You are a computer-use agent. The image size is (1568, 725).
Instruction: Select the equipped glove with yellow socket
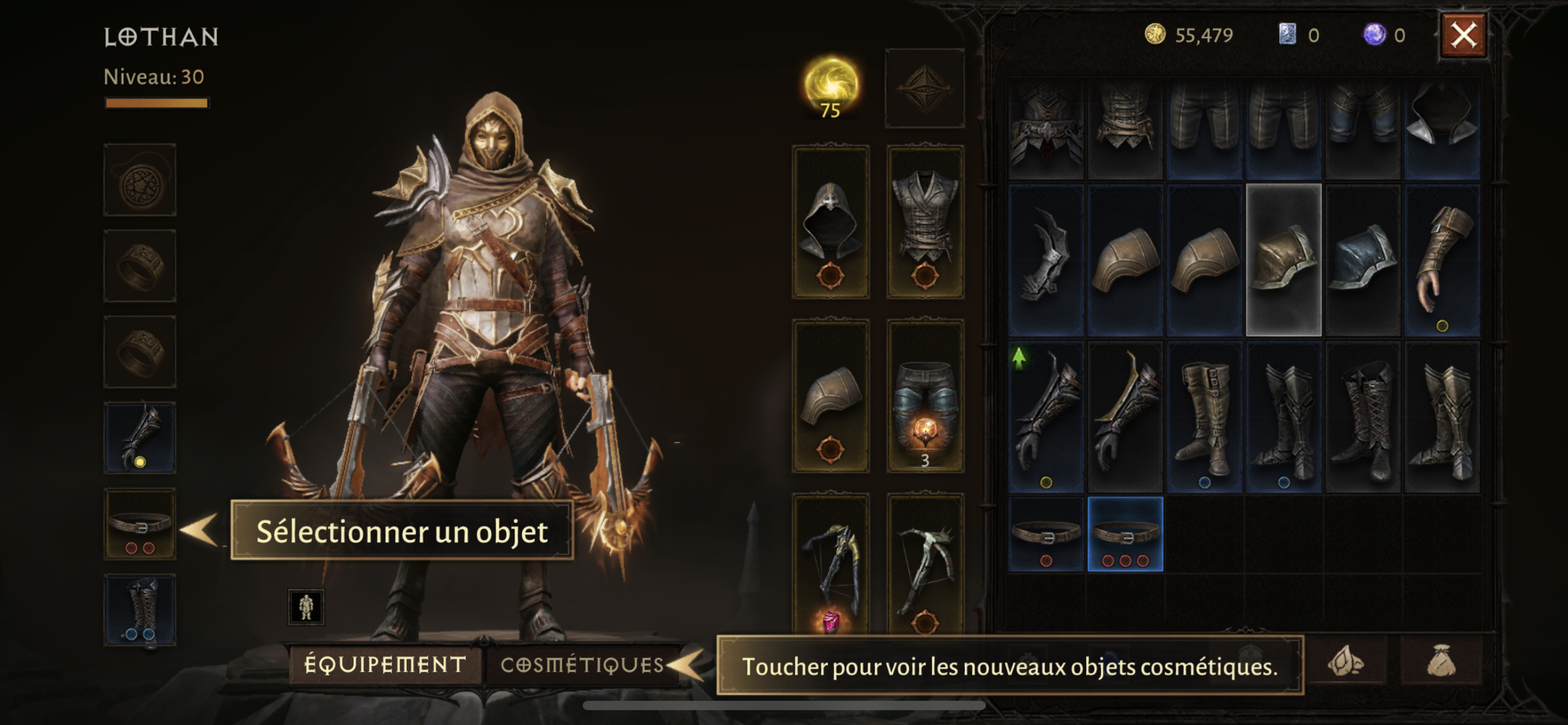click(140, 437)
